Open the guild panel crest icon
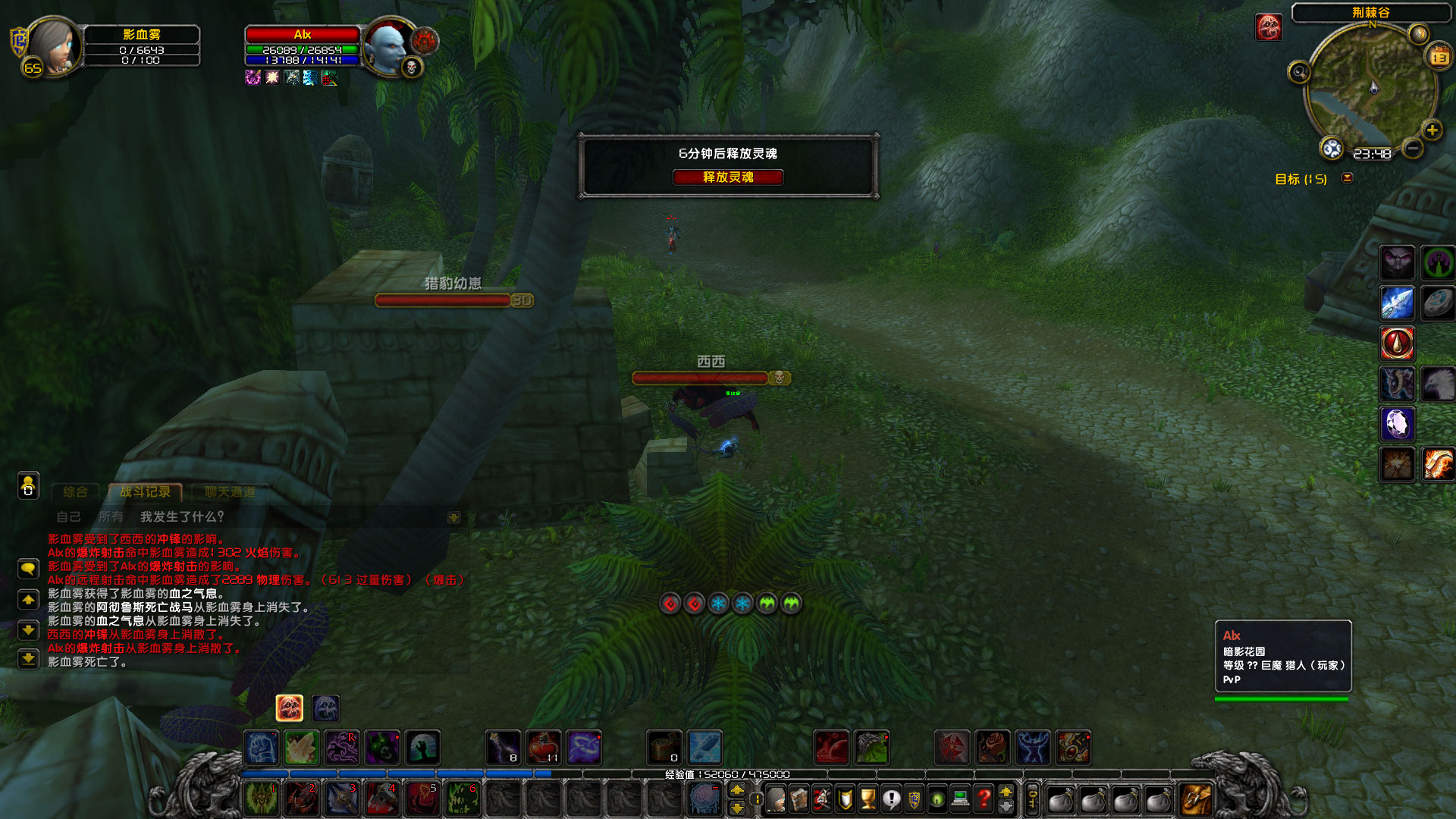Screen dimensions: 1456x819 click(x=914, y=799)
